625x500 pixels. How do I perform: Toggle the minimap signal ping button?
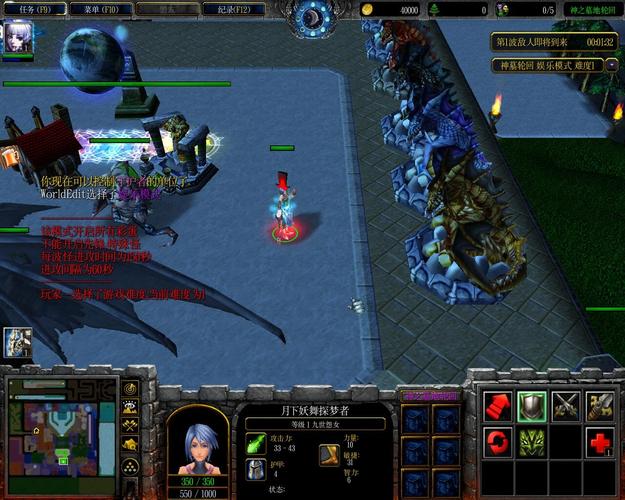coord(130,388)
